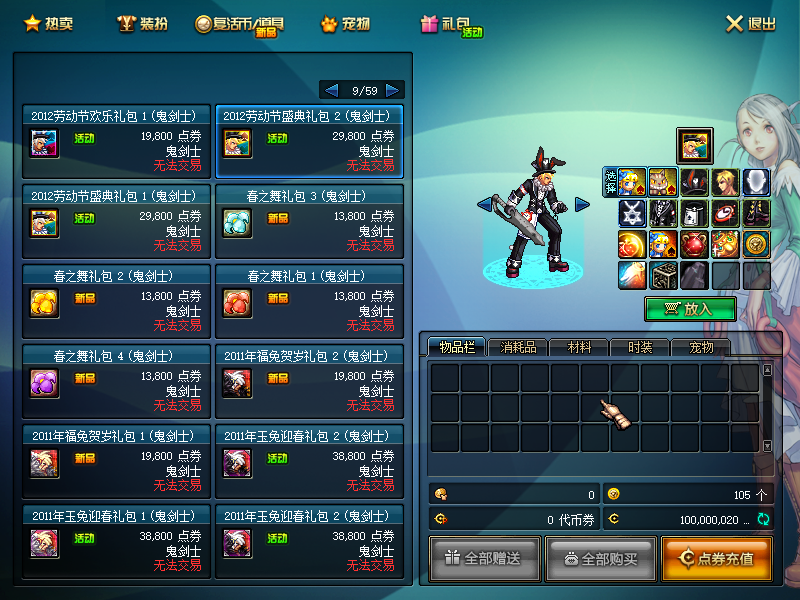This screenshot has width=800, height=600.
Task: Select the 礼包 gift pack category
Action: point(445,24)
